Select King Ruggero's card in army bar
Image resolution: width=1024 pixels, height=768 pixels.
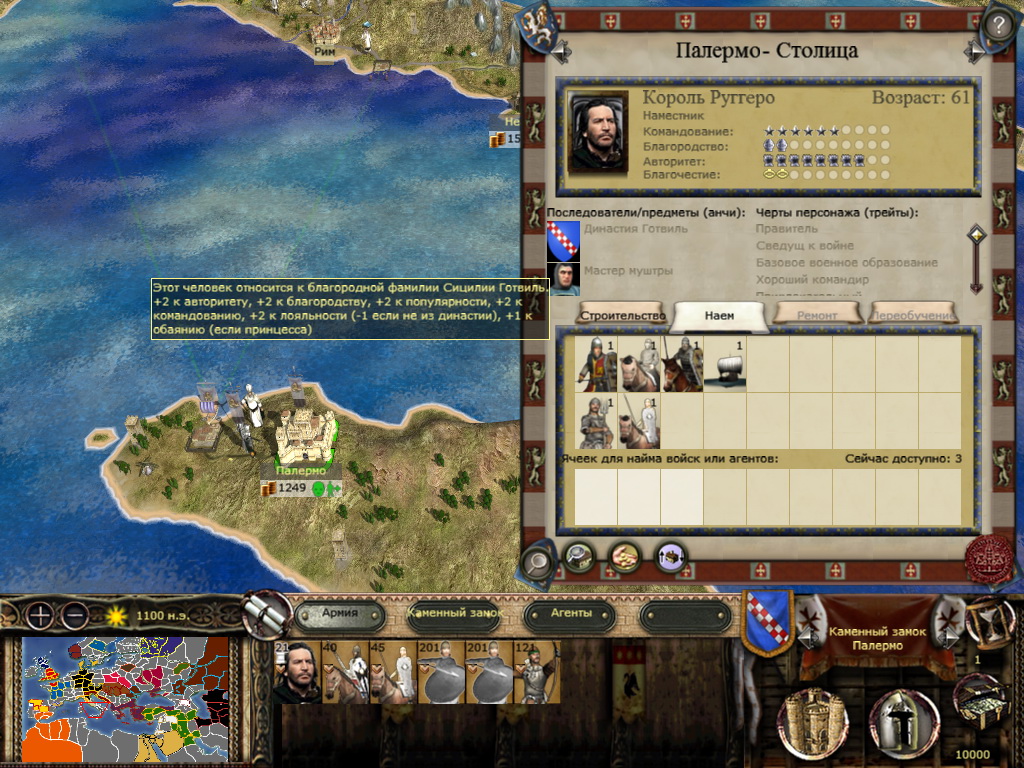pyautogui.click(x=297, y=672)
